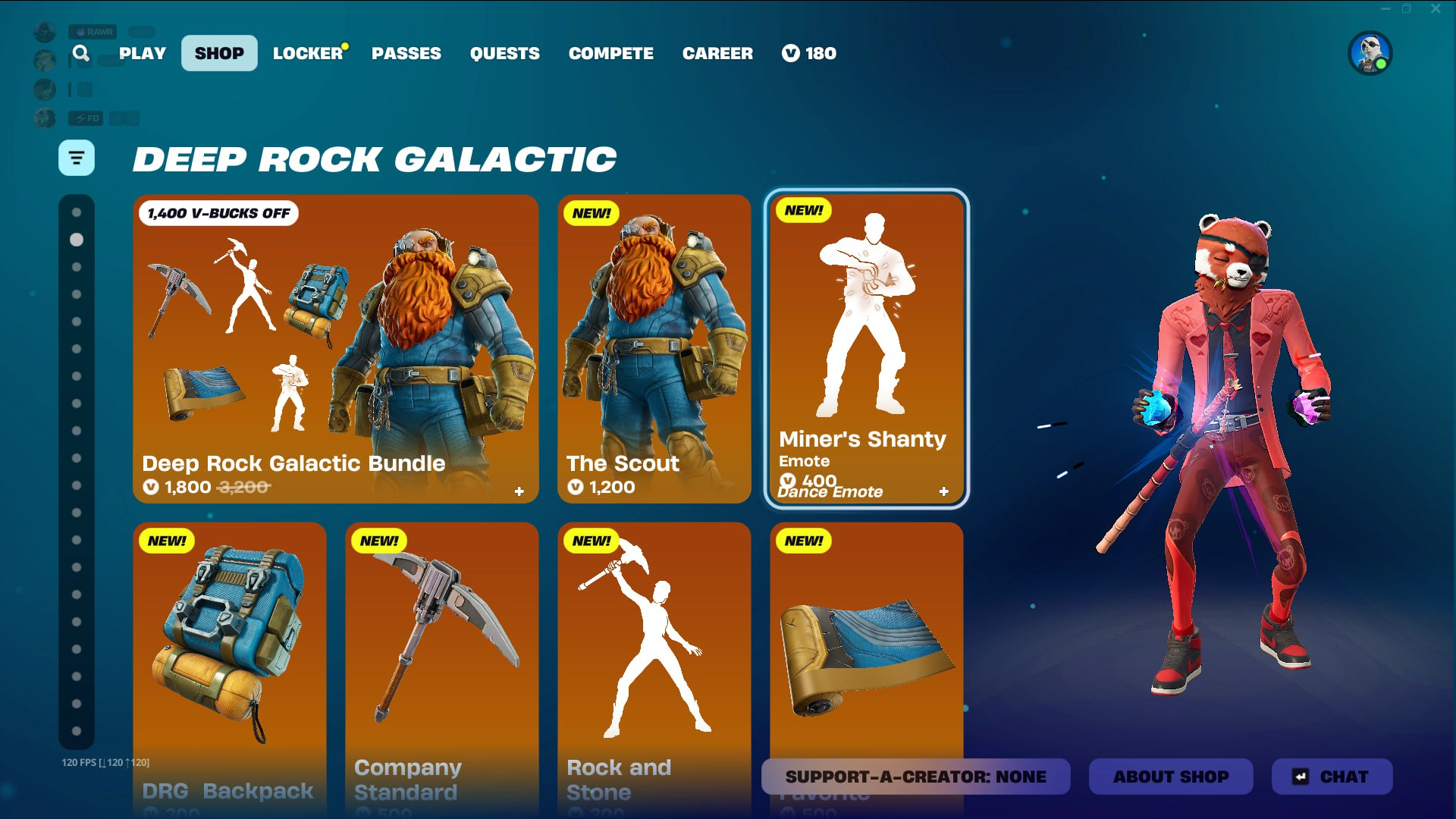Image resolution: width=1456 pixels, height=819 pixels.
Task: Choose The Scout outfit tile
Action: click(654, 349)
